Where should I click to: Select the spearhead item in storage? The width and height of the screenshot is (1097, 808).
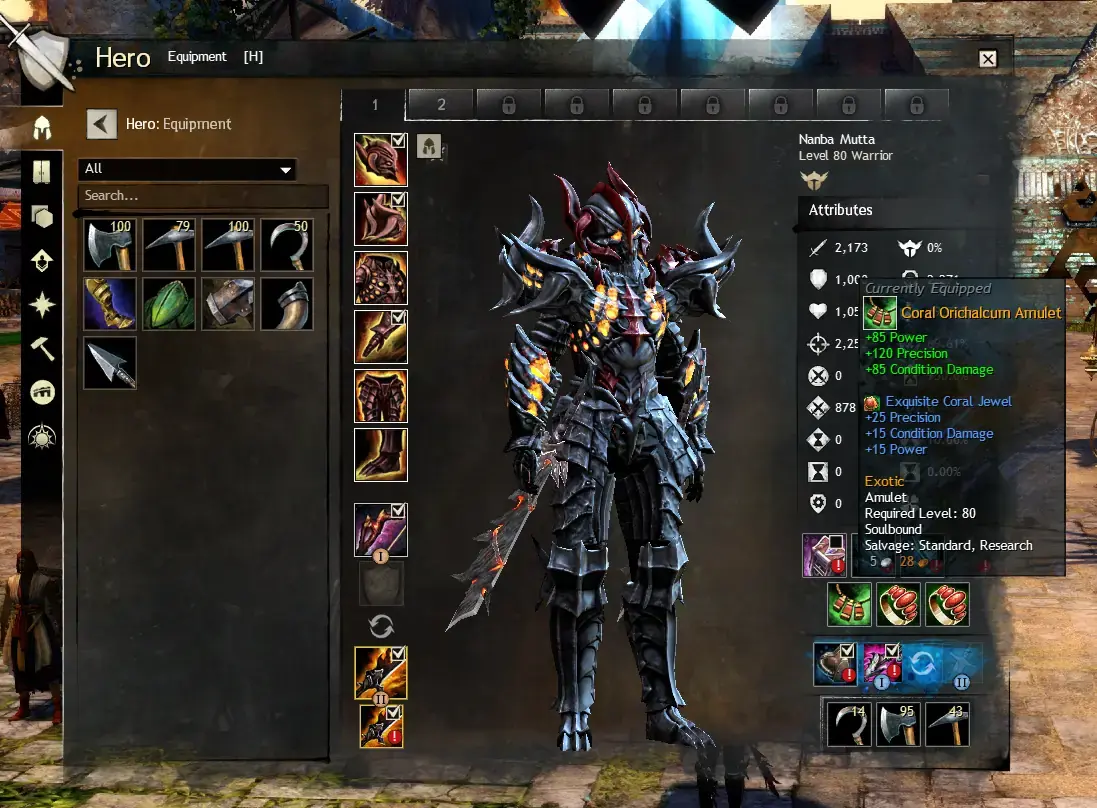(110, 362)
